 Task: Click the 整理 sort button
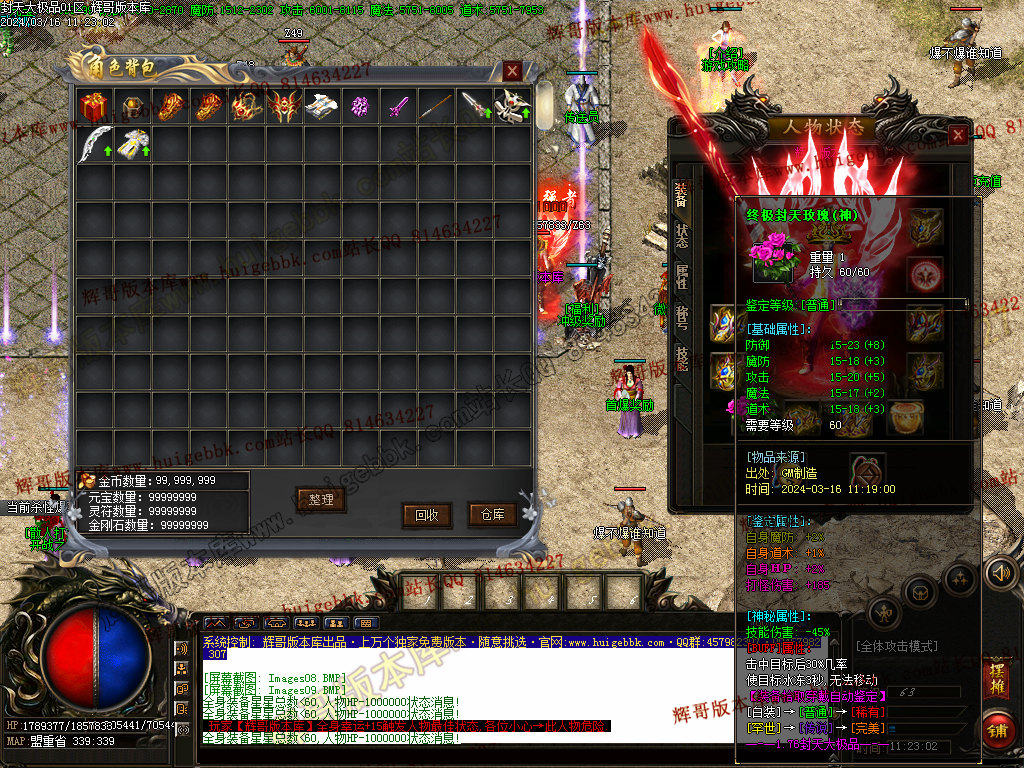pos(321,499)
